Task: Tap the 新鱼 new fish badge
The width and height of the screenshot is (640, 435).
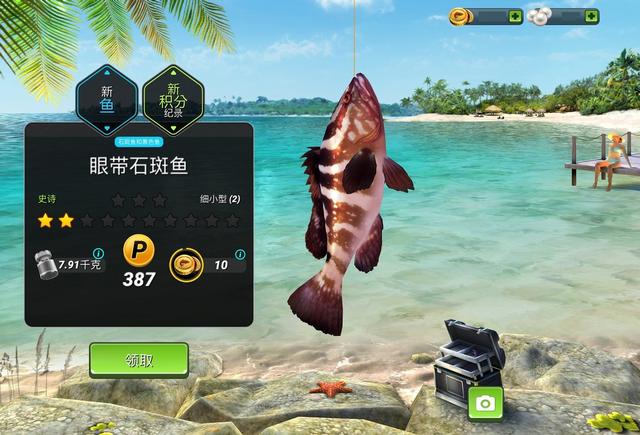Action: [x=107, y=97]
